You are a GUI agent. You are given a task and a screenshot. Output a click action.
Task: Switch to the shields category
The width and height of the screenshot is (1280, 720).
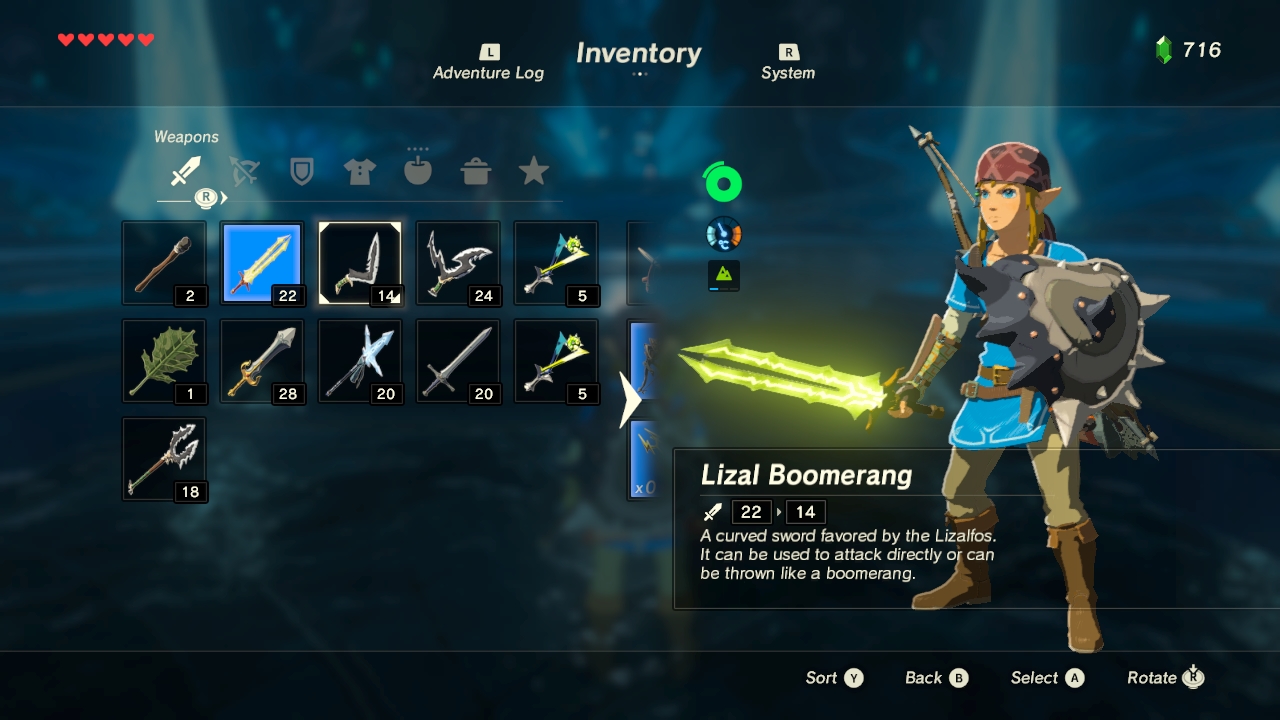301,172
